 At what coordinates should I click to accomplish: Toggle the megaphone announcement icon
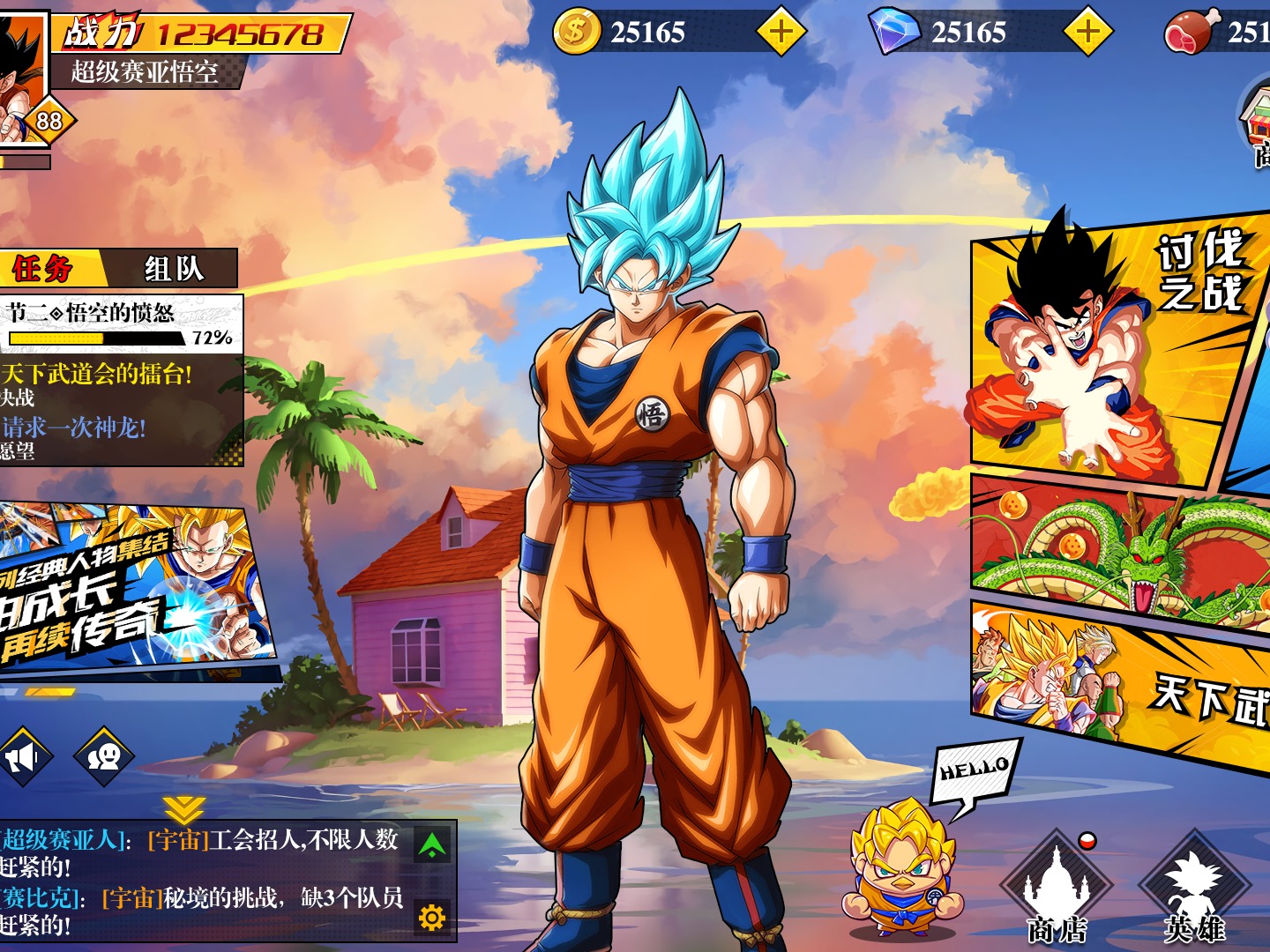24,756
